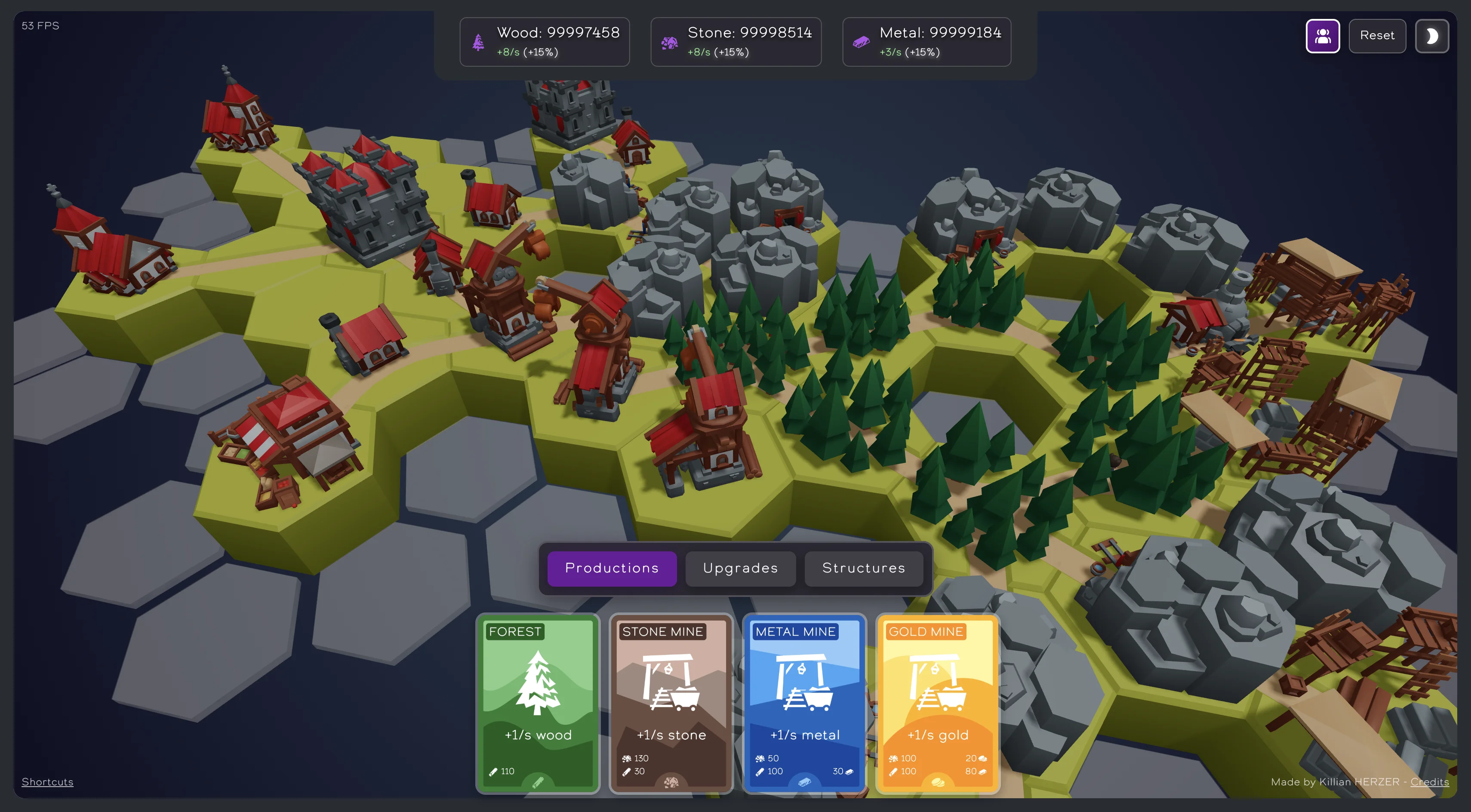
Task: Open the Shortcuts link
Action: point(47,782)
